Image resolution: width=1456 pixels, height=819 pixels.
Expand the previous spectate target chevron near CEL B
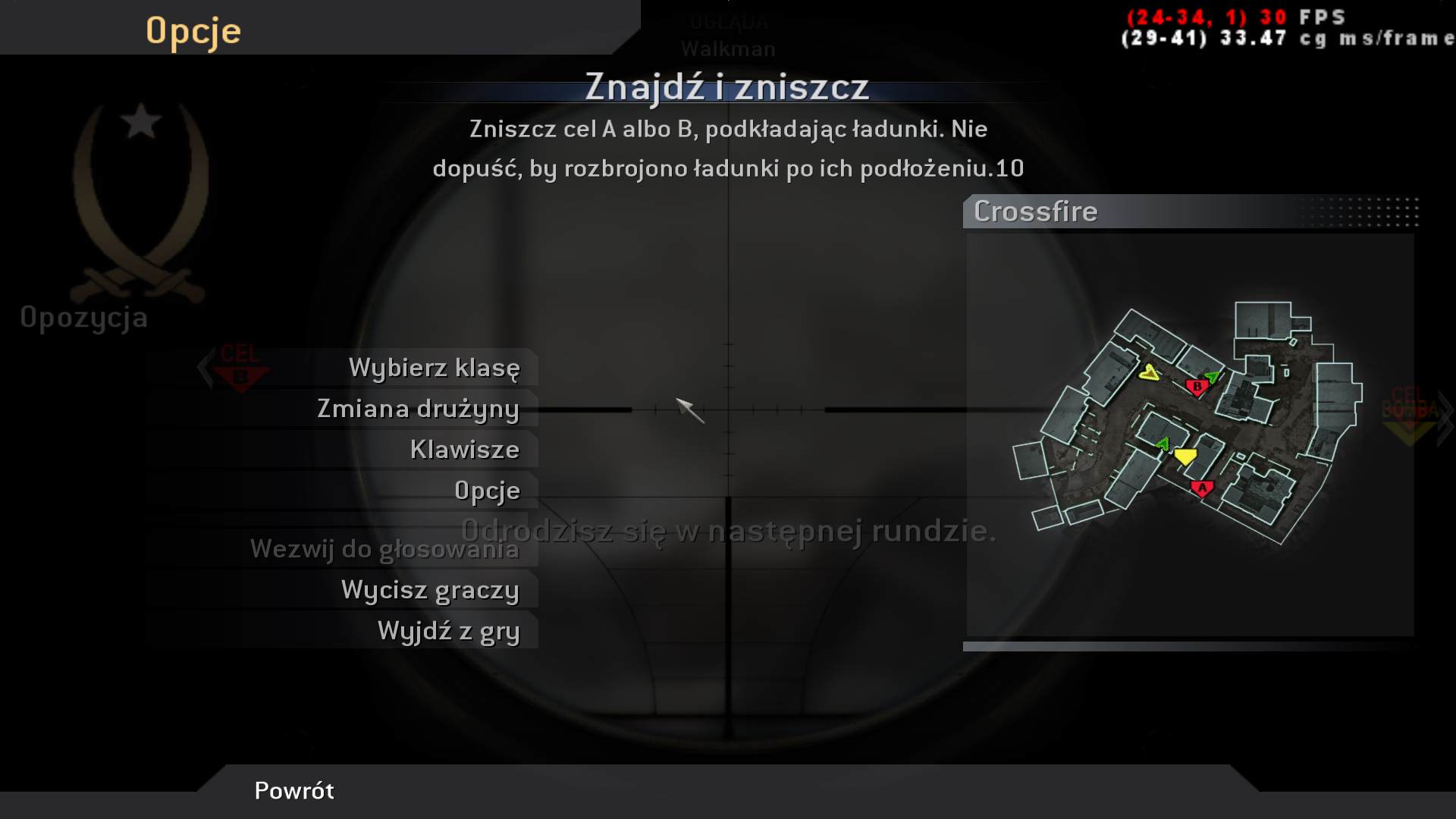click(x=203, y=369)
